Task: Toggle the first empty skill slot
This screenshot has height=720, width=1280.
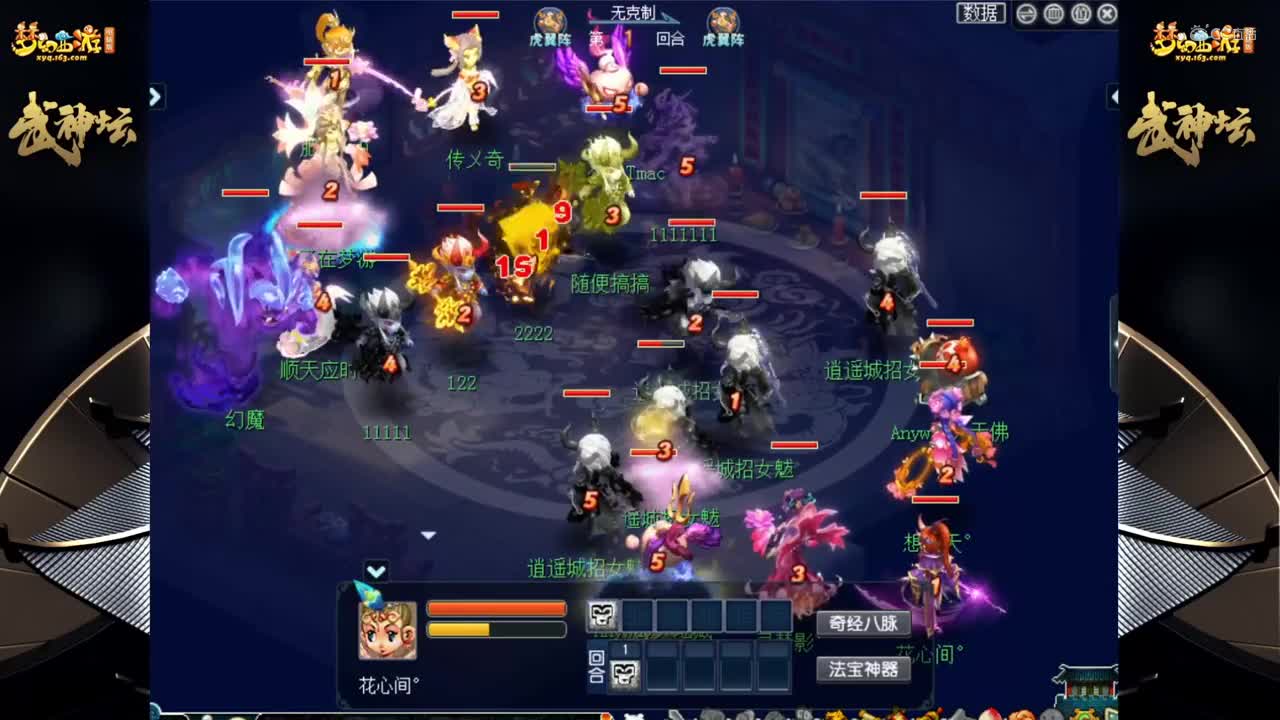Action: pos(637,614)
